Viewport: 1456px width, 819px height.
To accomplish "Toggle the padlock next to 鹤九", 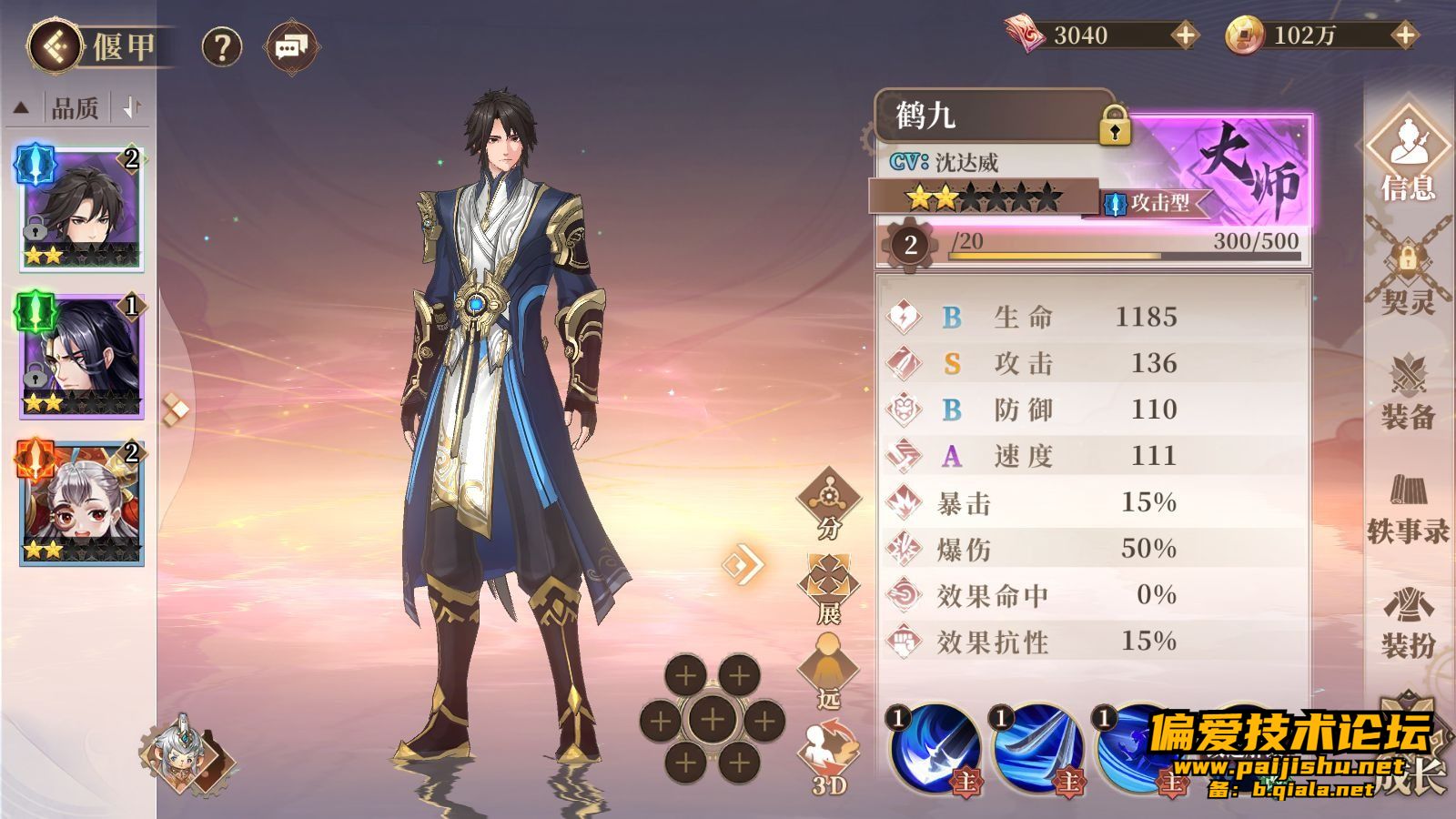I will click(1115, 126).
